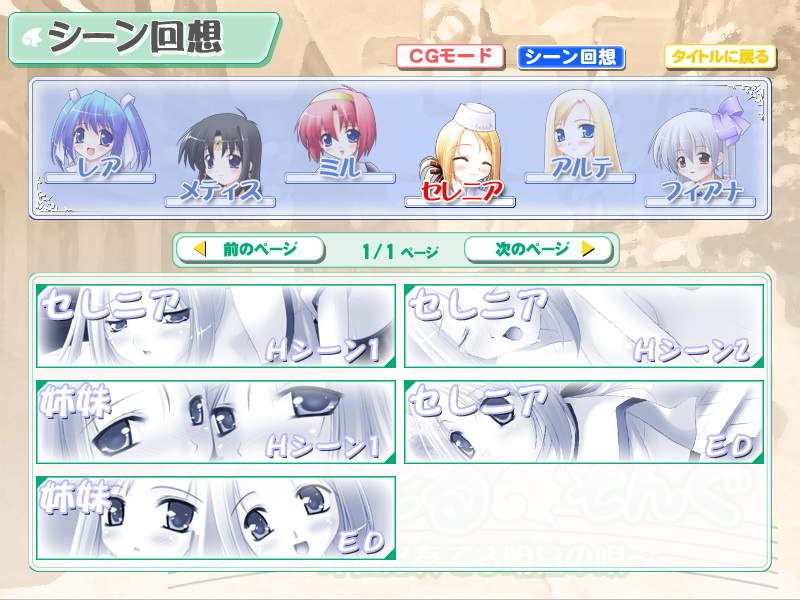
Task: Advance with 次のページ button
Action: pyautogui.click(x=540, y=249)
